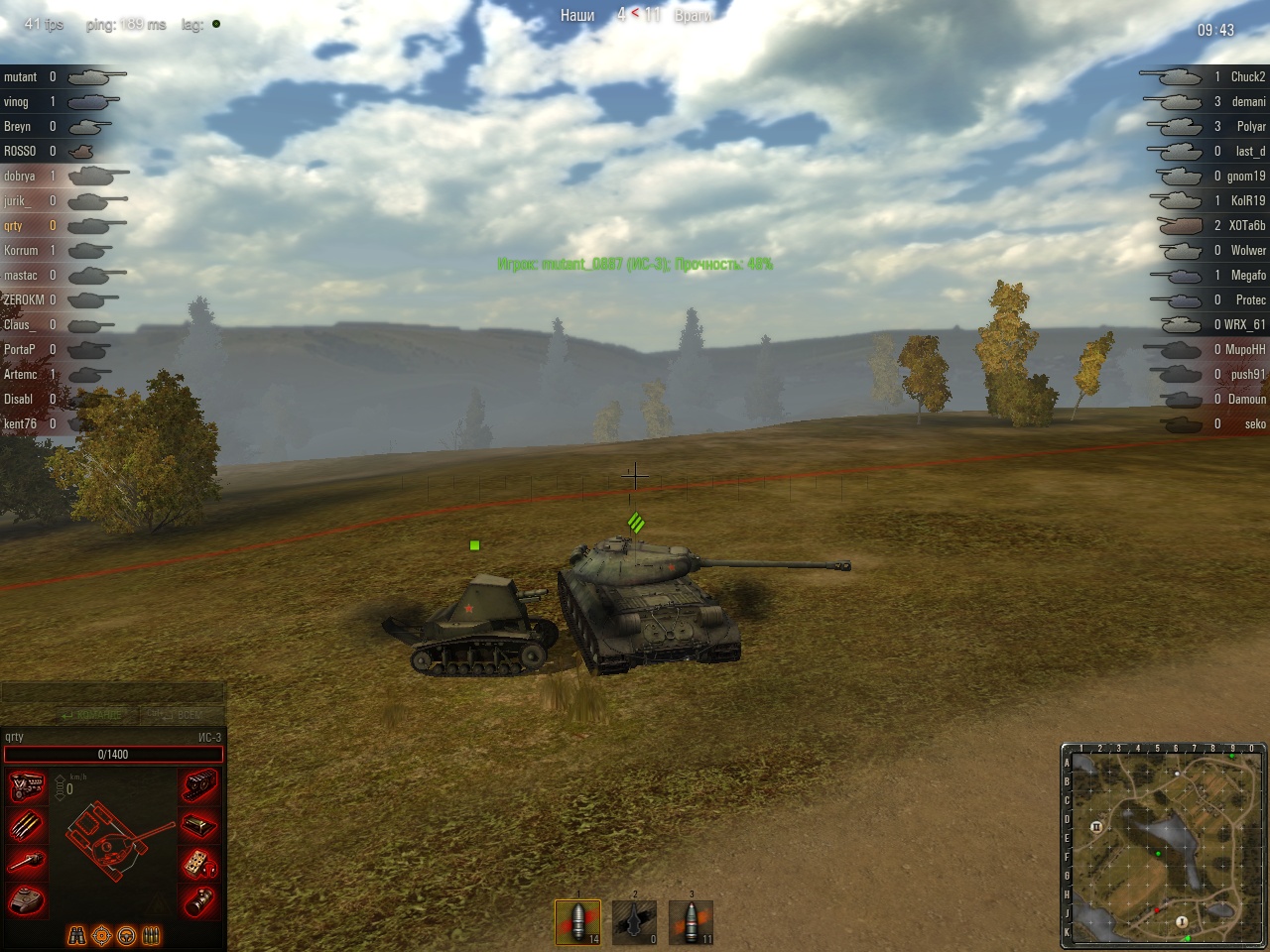Image resolution: width=1270 pixels, height=952 pixels.
Task: Click the engine module damage icon
Action: [27, 787]
